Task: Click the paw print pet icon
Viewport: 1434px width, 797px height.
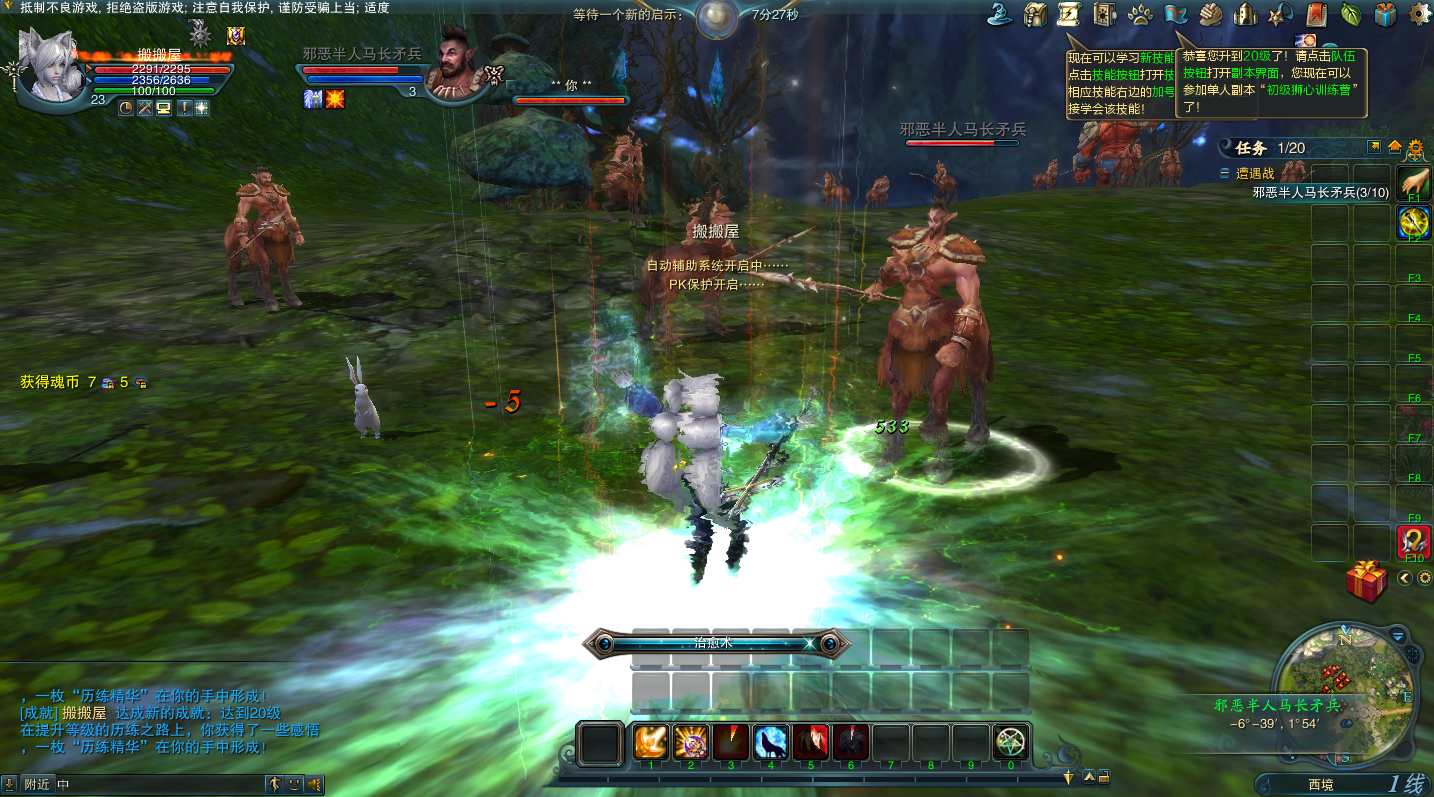Action: click(1140, 14)
